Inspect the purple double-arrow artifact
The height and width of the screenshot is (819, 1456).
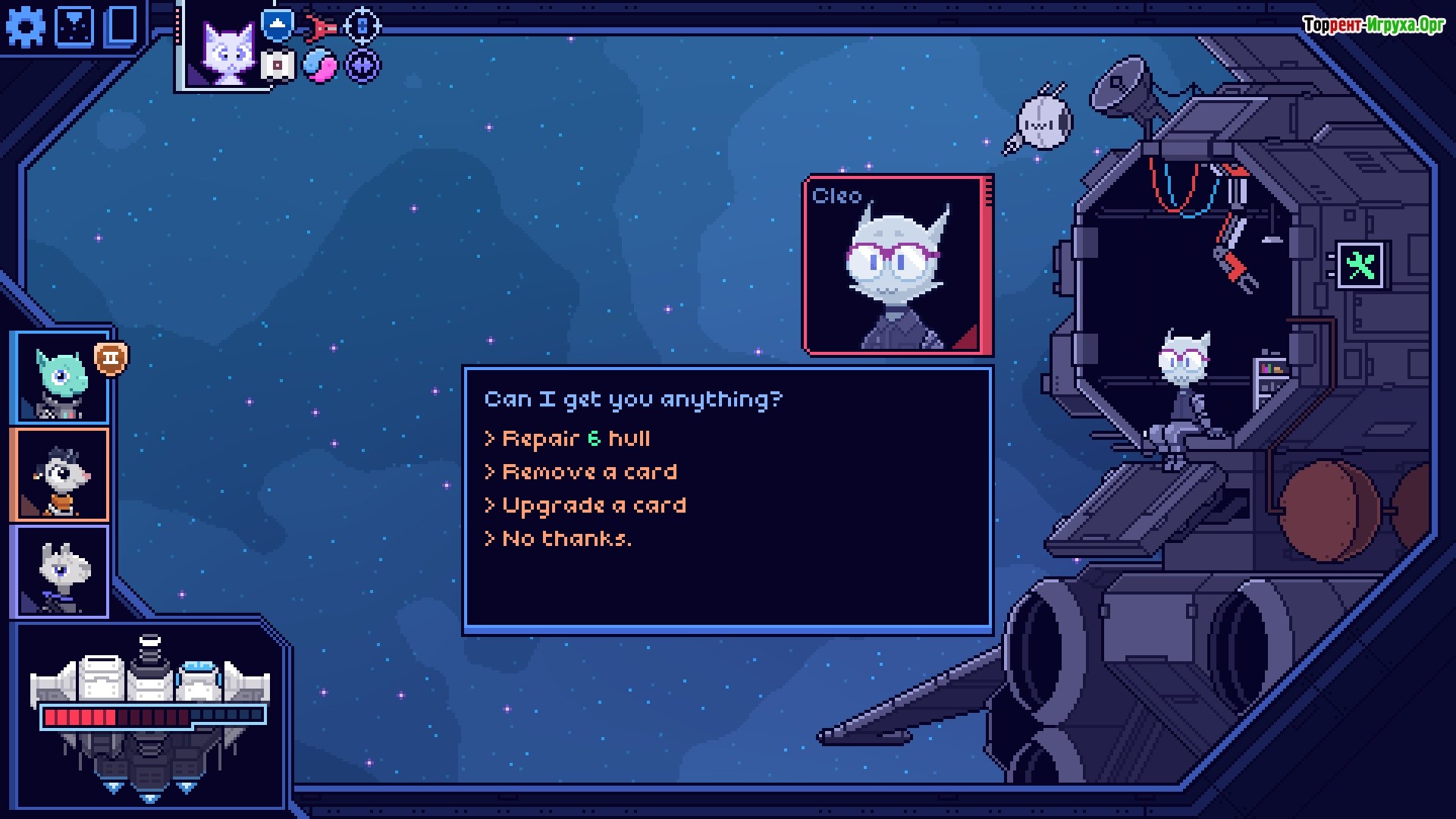point(362,66)
